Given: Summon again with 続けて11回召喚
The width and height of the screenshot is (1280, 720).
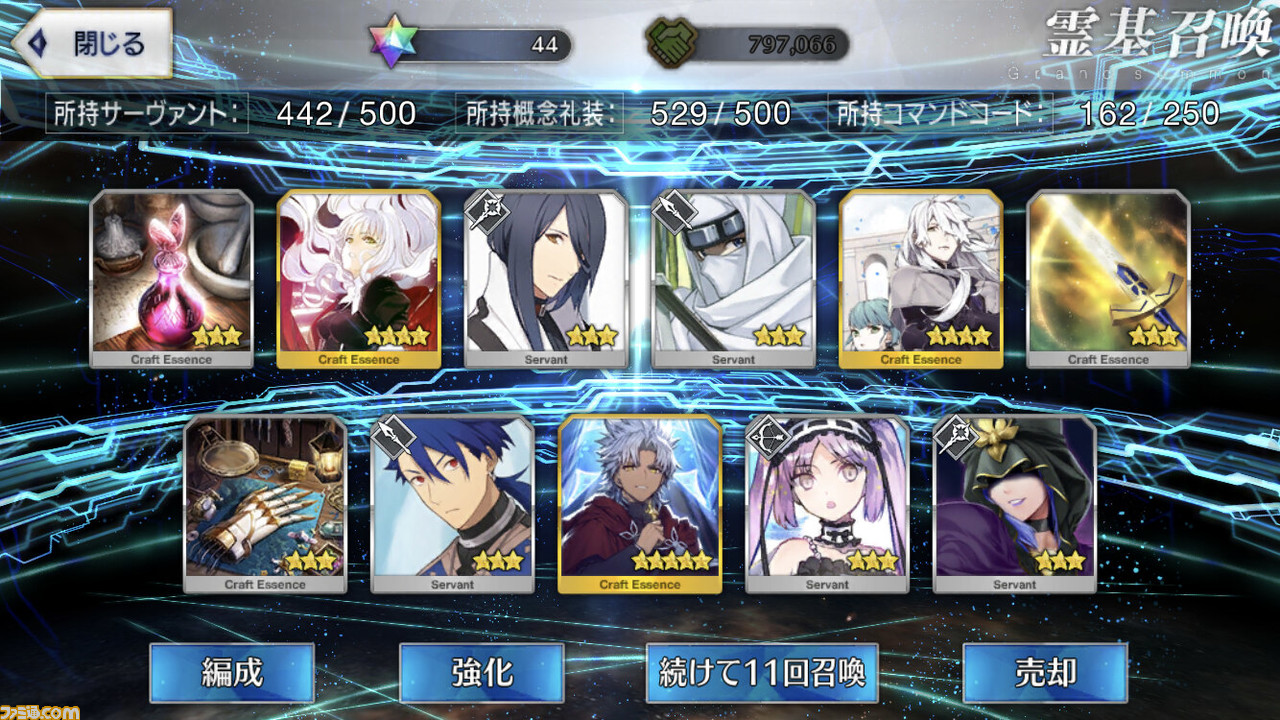Looking at the screenshot, I should (x=761, y=672).
